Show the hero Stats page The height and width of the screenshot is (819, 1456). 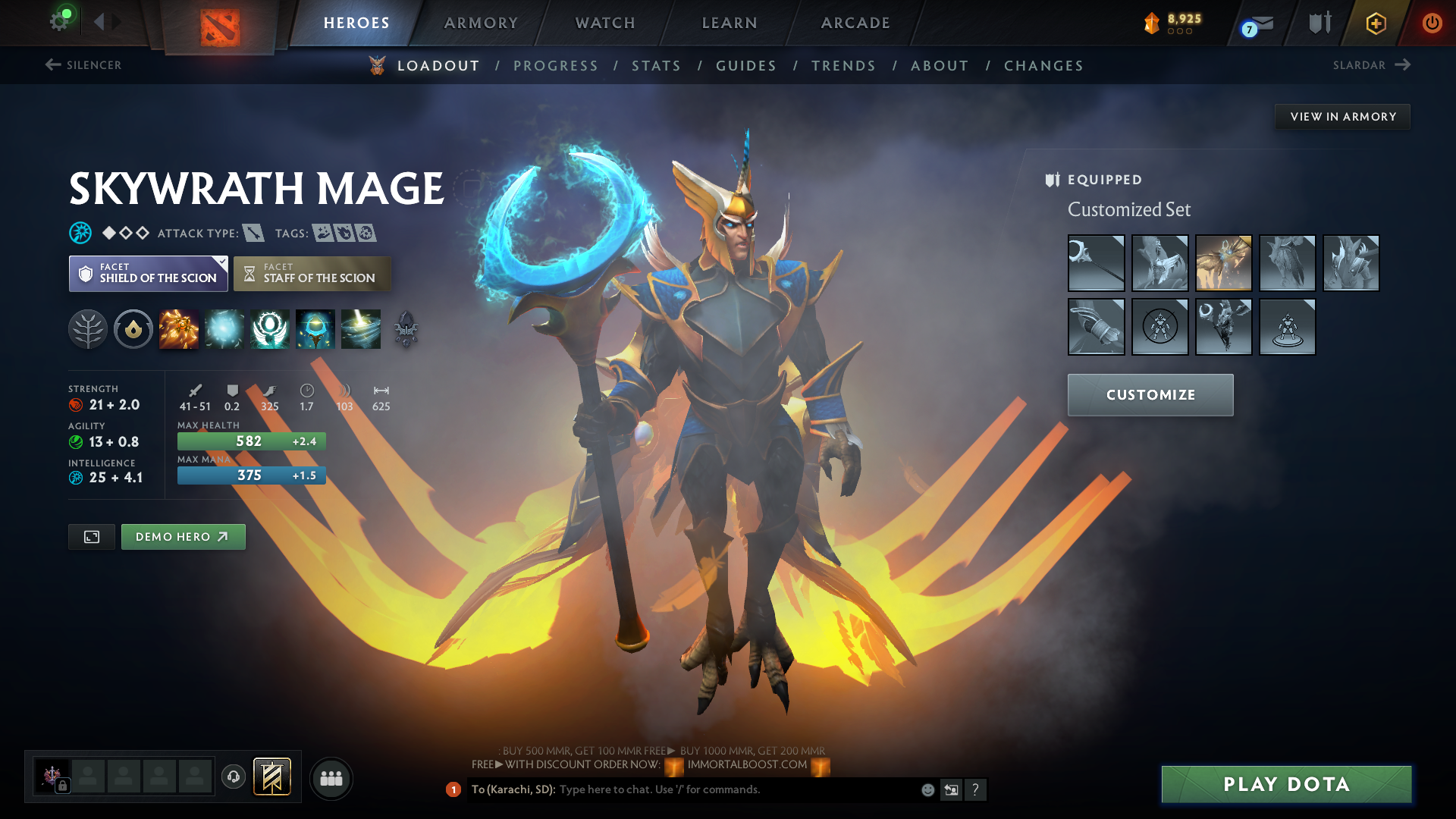(656, 66)
